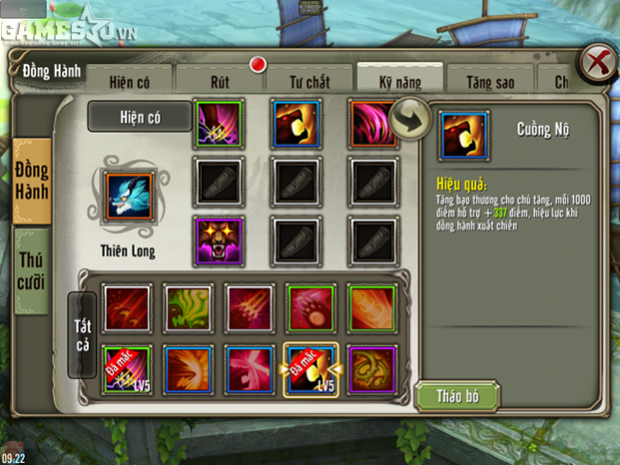Select the purple lion skill slot
Screen dimensions: 620x465
(x=219, y=240)
